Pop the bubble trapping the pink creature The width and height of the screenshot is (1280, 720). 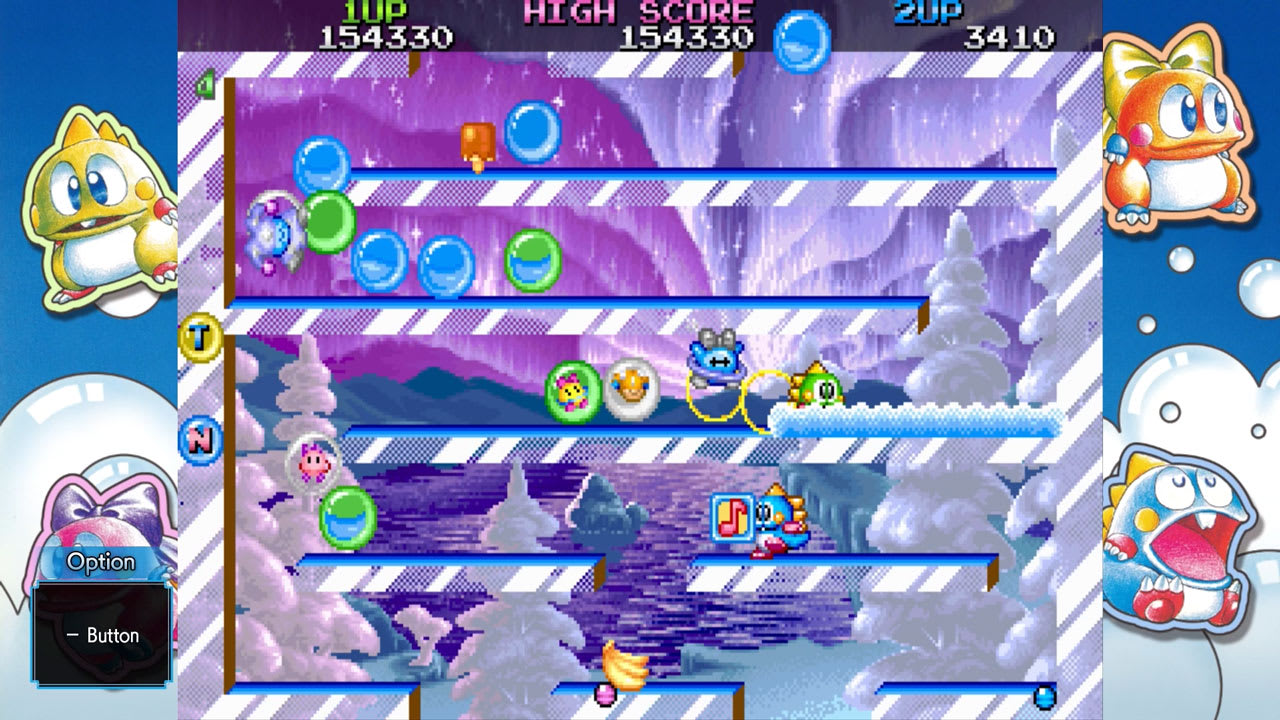pos(315,460)
